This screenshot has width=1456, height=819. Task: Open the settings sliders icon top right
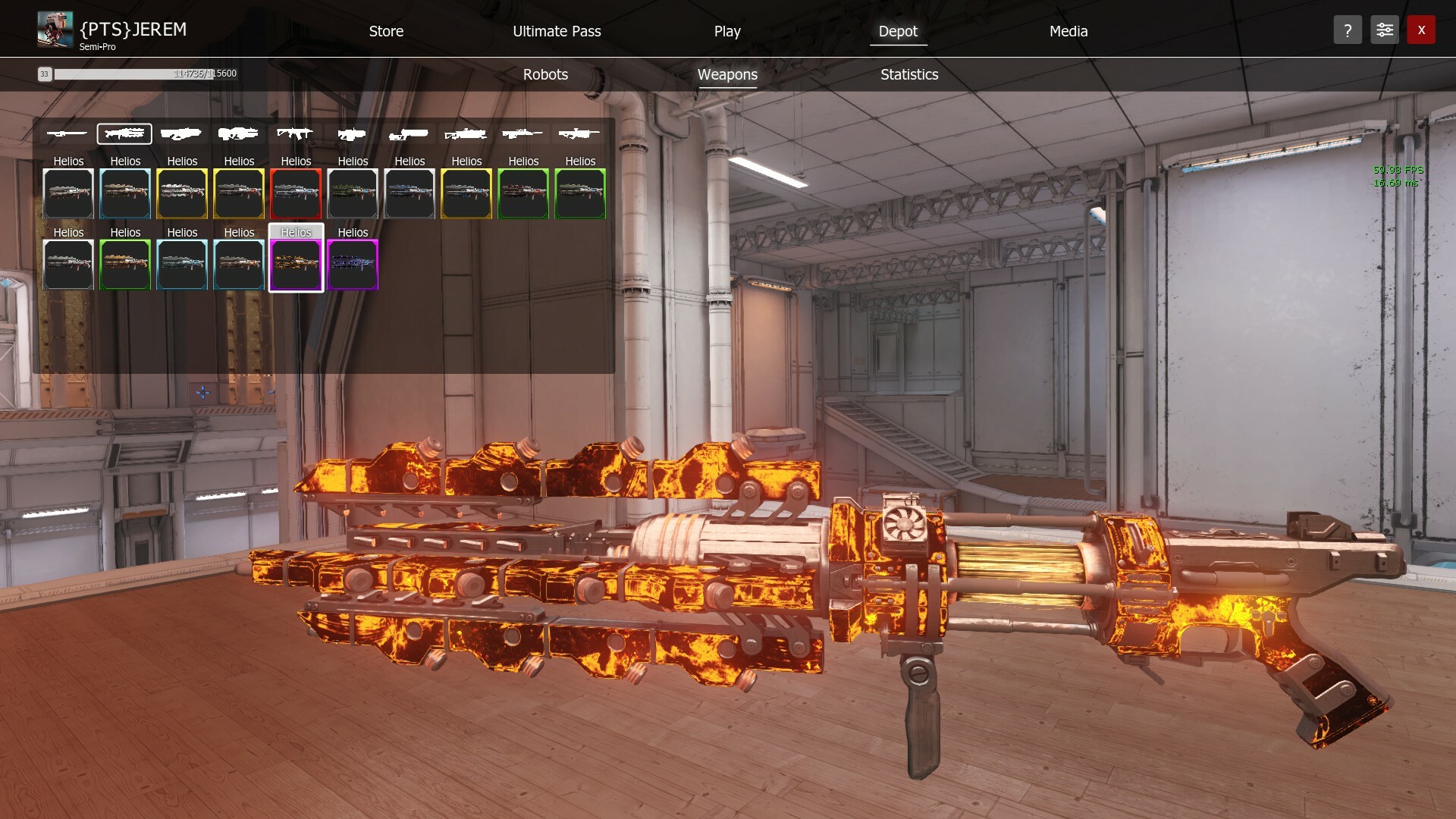[x=1384, y=30]
